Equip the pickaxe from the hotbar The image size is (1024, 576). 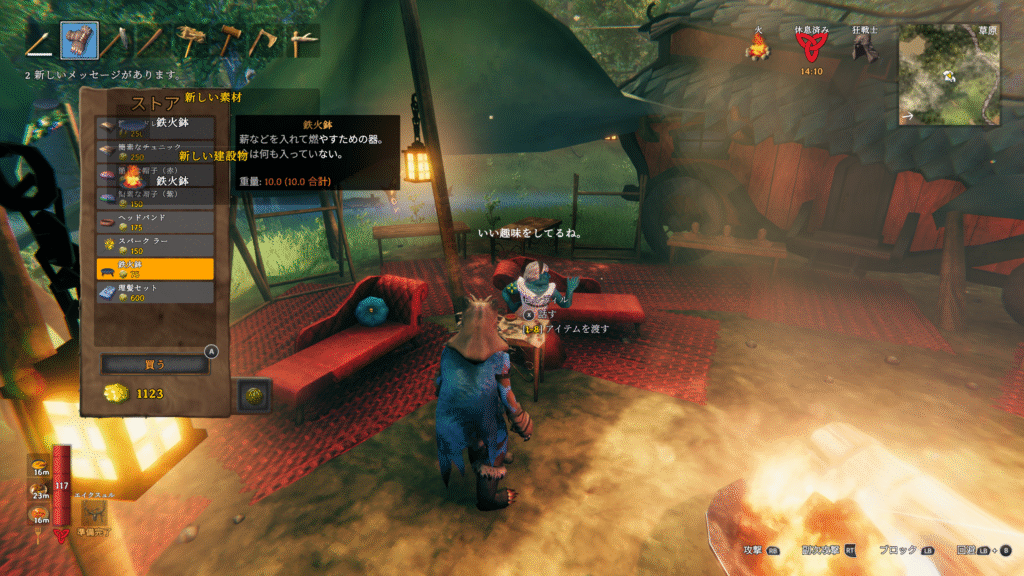pos(302,40)
